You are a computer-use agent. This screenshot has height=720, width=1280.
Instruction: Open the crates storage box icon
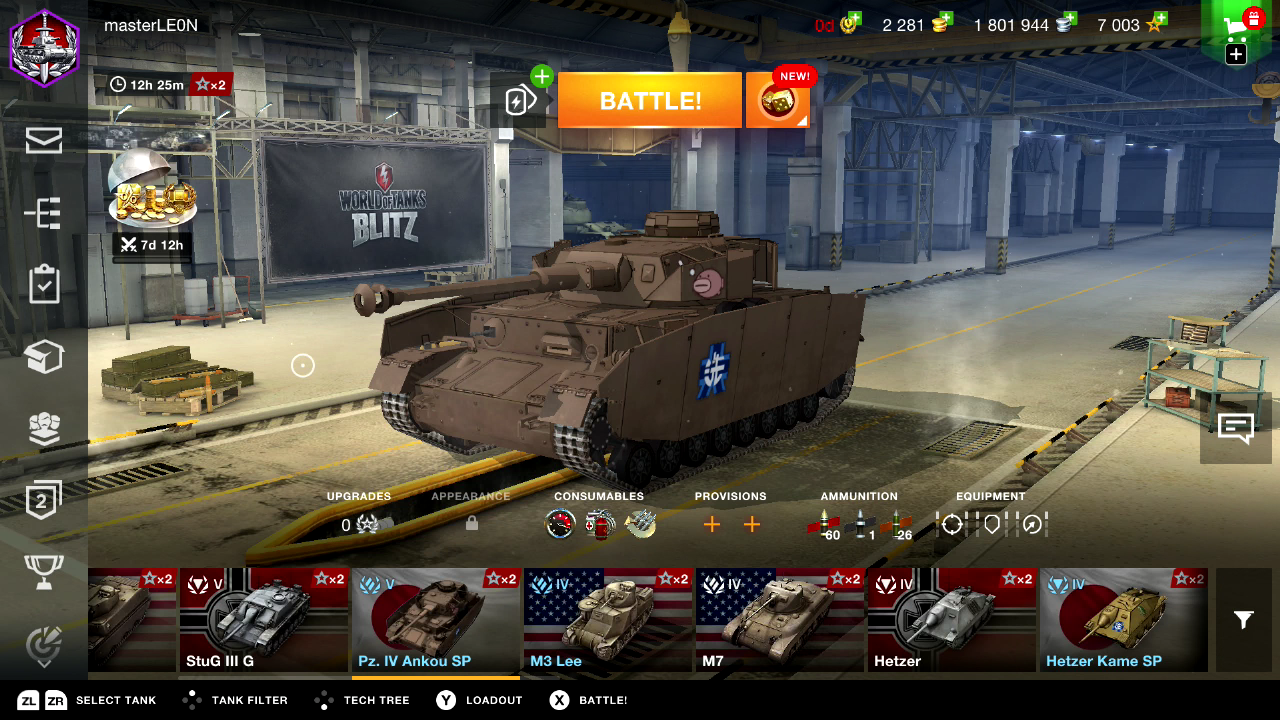44,357
